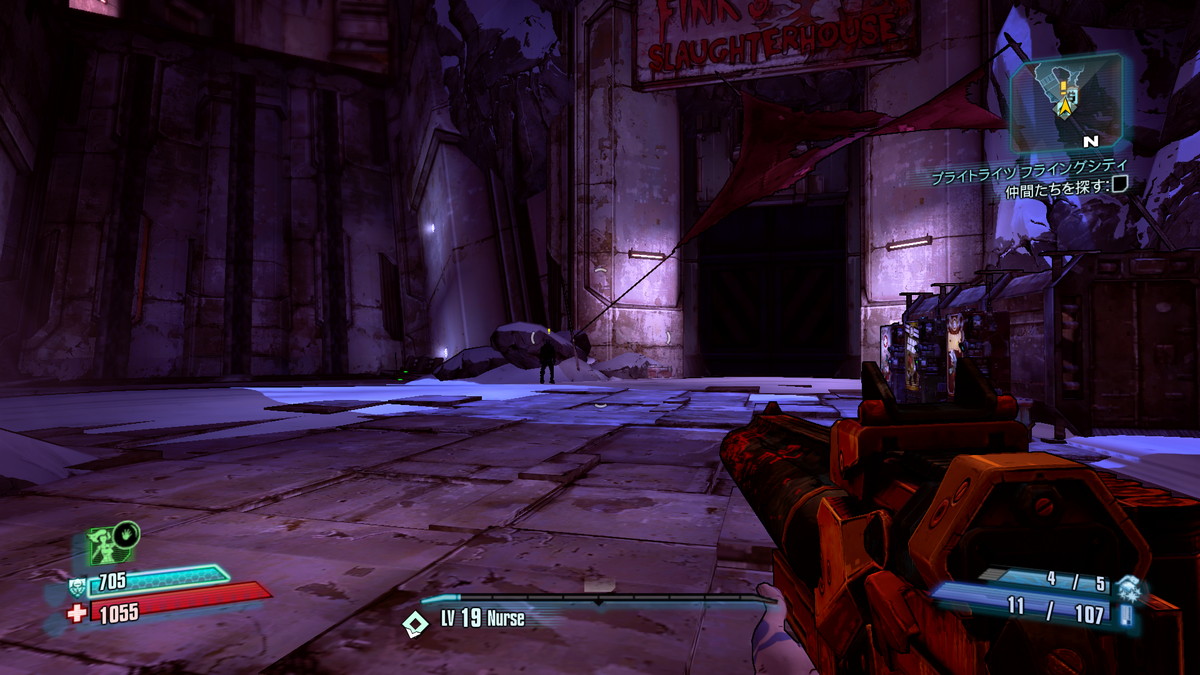Toggle the 仲間たちを探す objective checkbox
1200x675 pixels.
(x=1121, y=183)
